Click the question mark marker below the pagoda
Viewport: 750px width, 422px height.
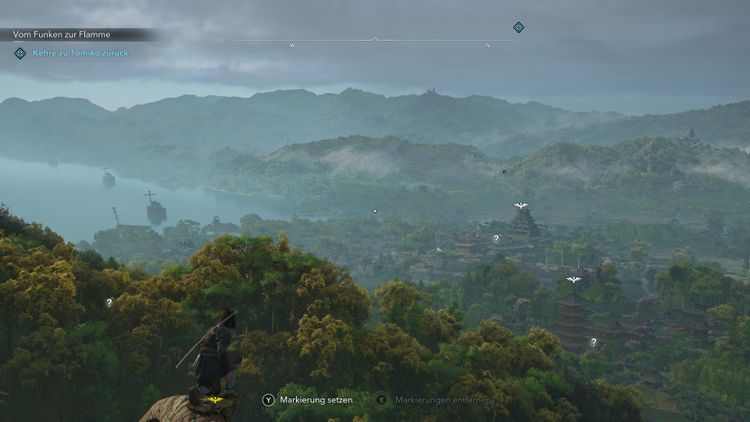click(x=592, y=342)
